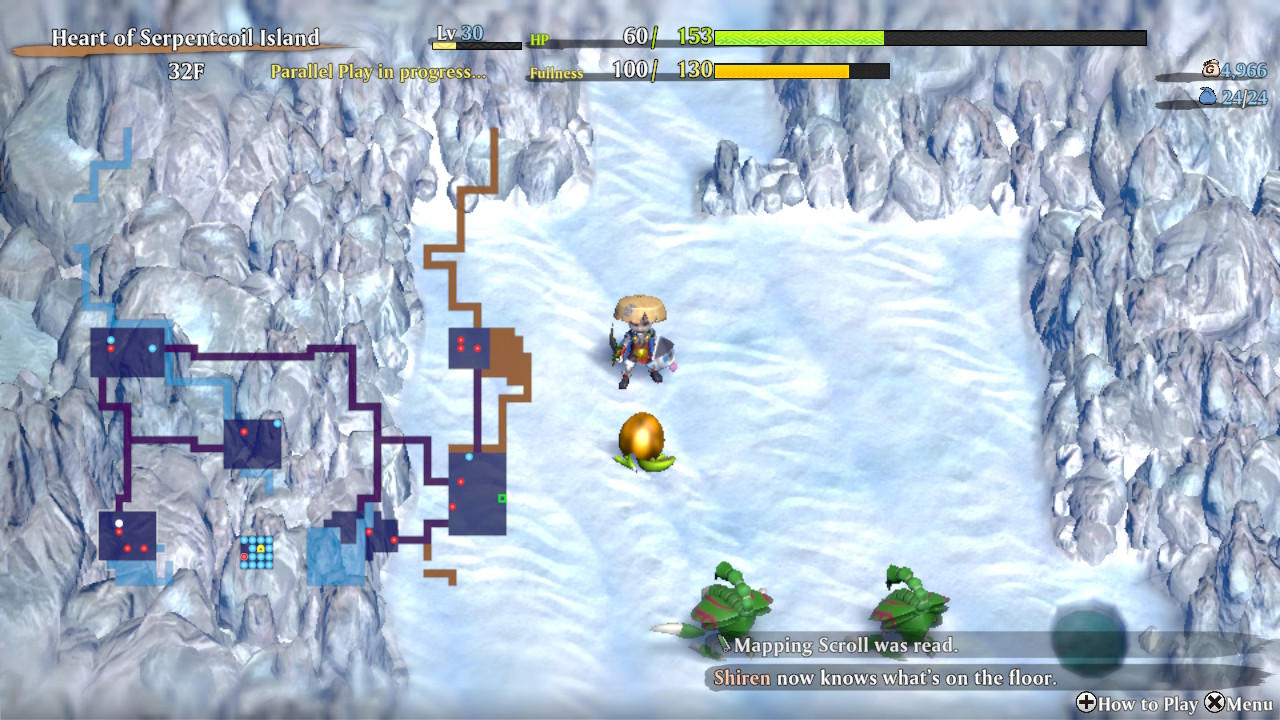Screen dimensions: 1280x720
Task: Click the cyan dotted grid room on the map
Action: pos(256,552)
